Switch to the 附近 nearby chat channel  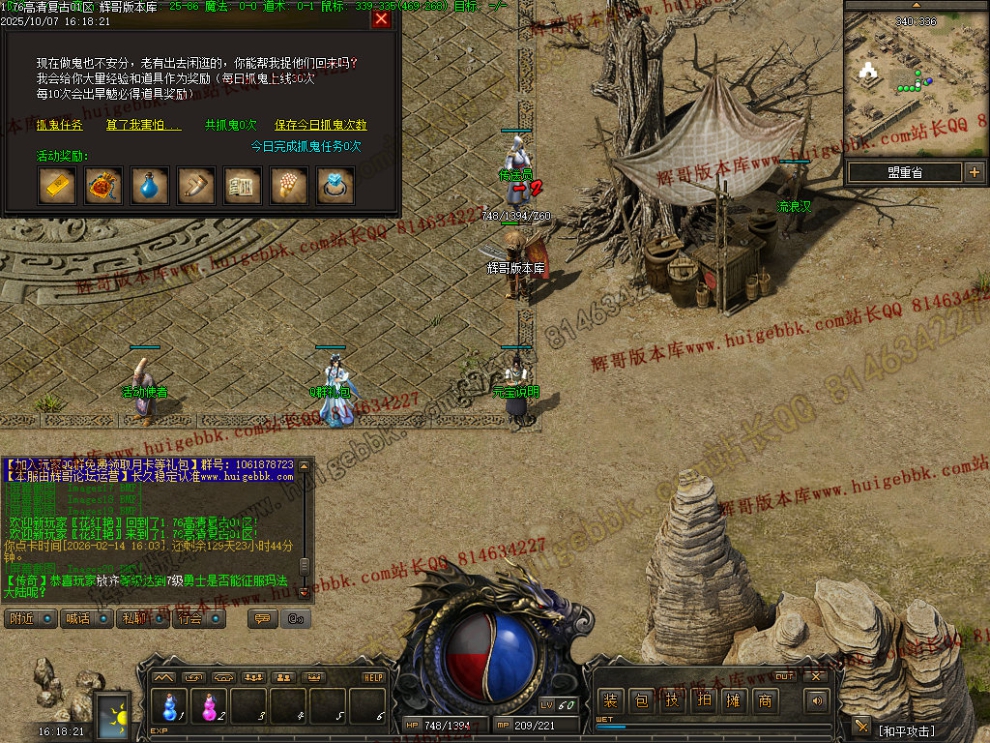click(x=30, y=619)
